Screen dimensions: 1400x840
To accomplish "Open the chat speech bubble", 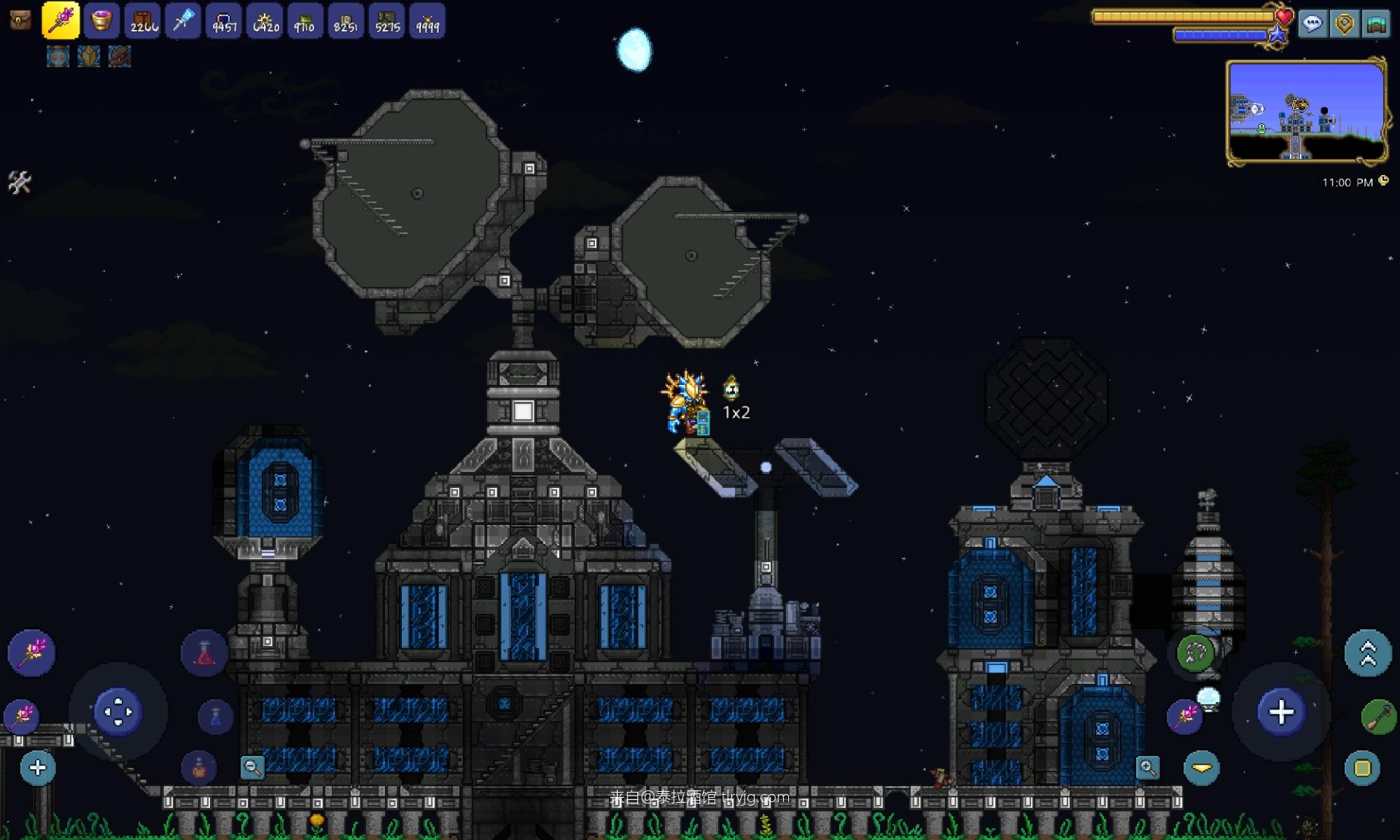I will click(1312, 24).
